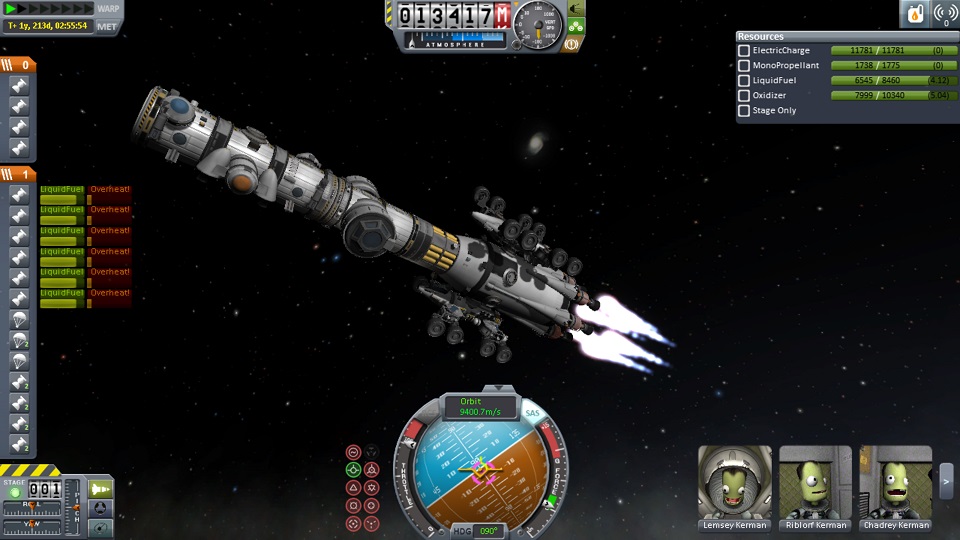Screen dimensions: 960x540
Task: Switch to docking mode control button
Action: (x=101, y=507)
